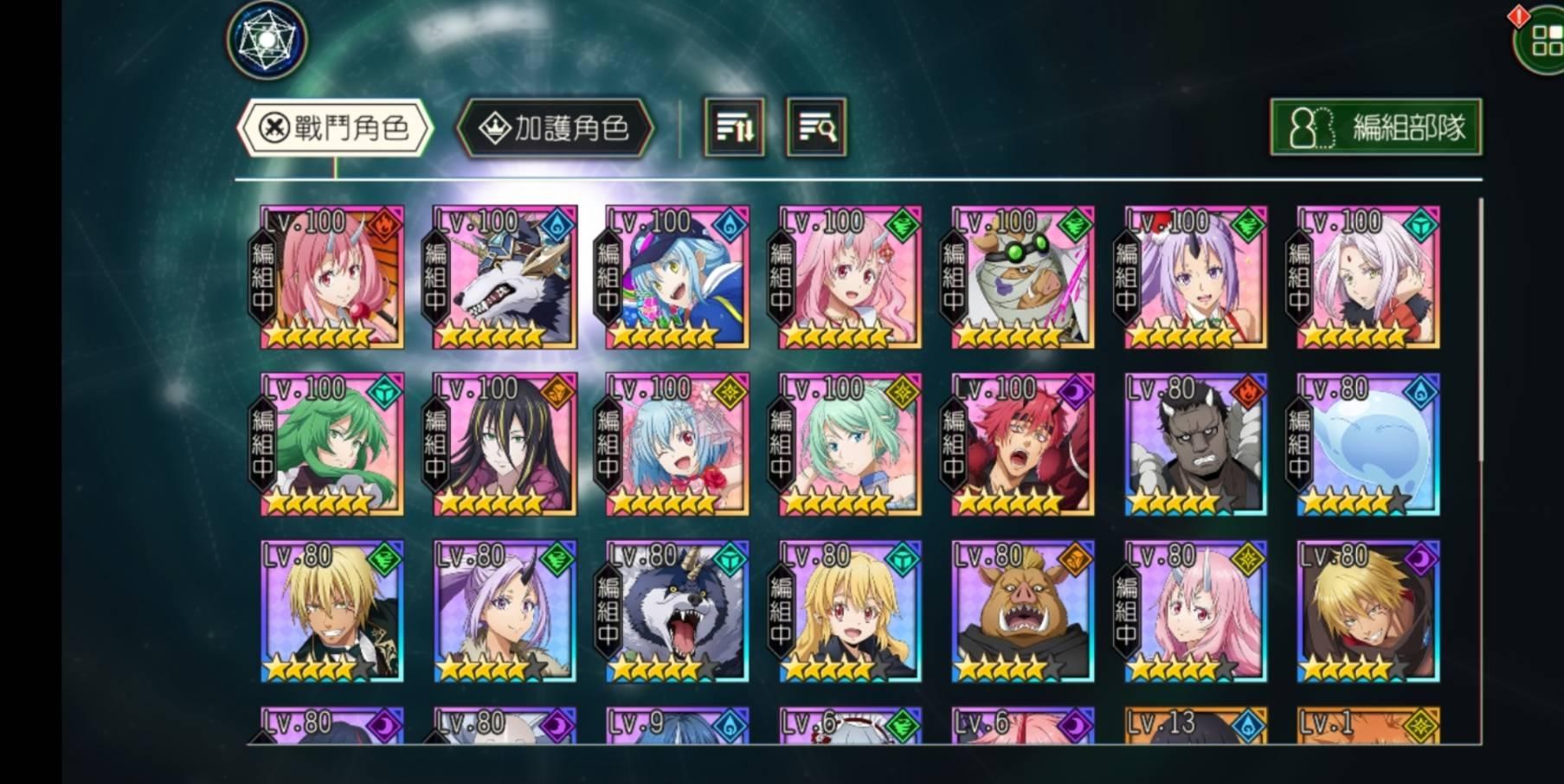Select the Lv.80 snarling grey wolf

(x=678, y=612)
